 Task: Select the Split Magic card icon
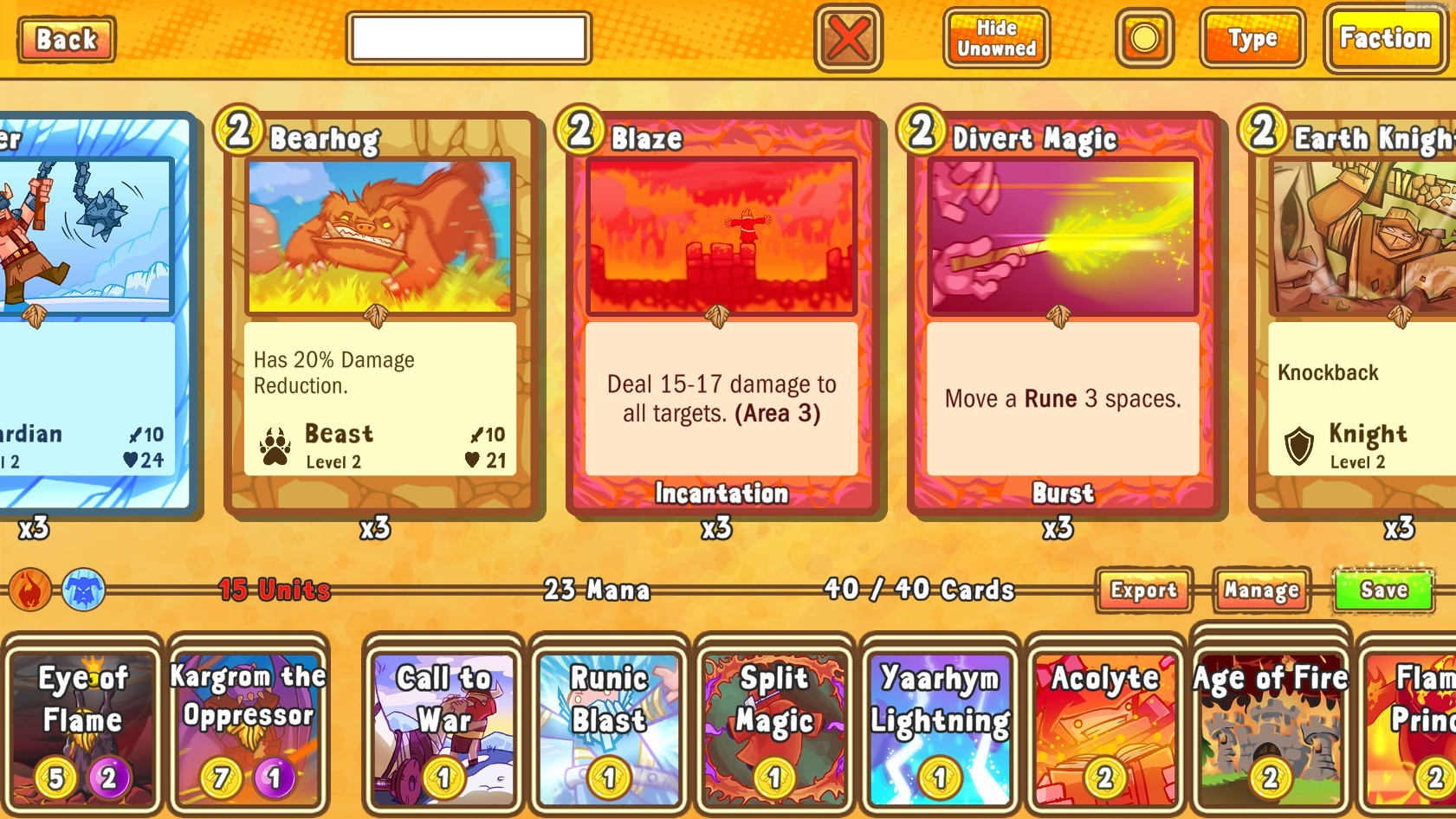click(x=773, y=725)
